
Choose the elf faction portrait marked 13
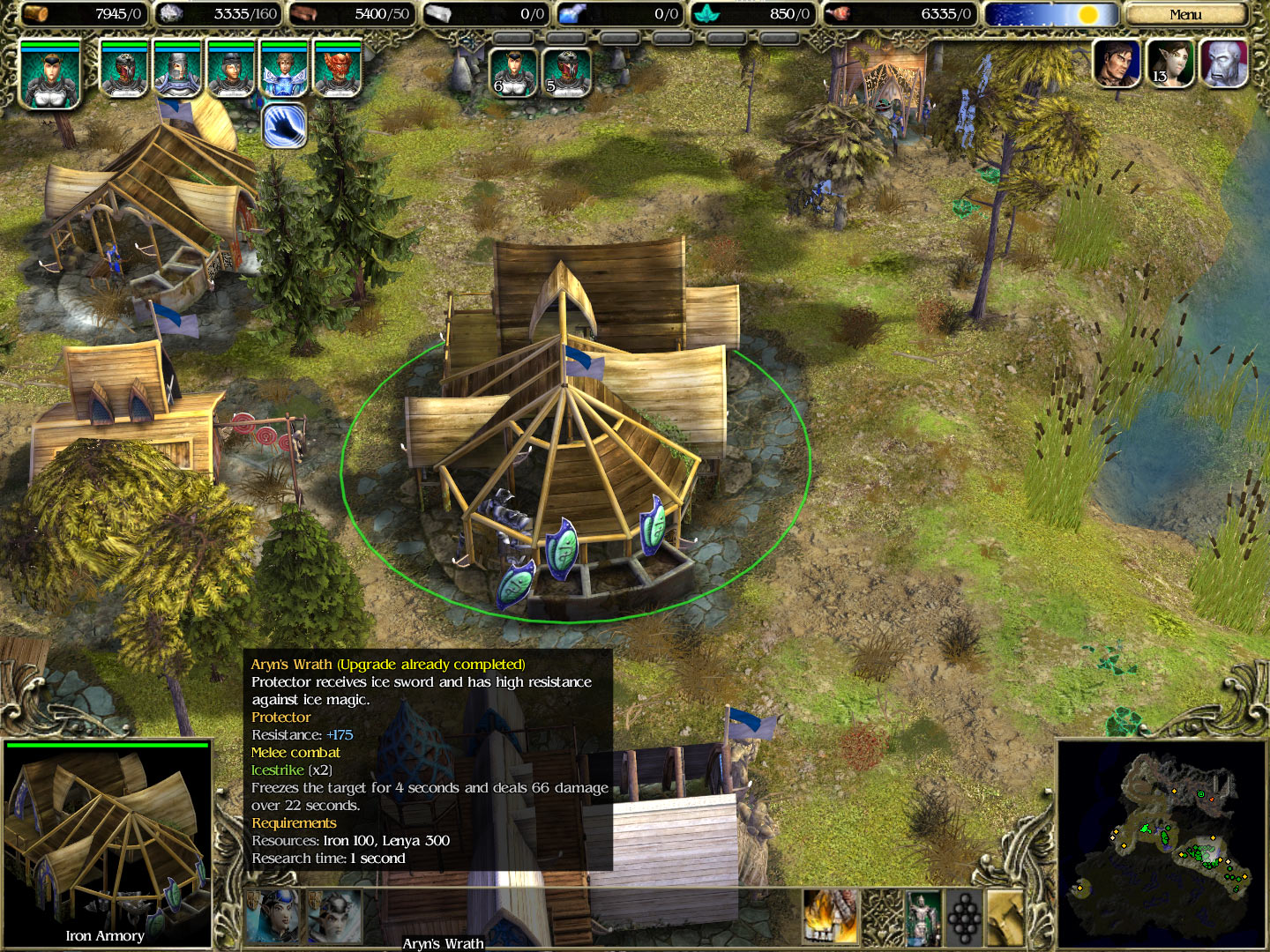tap(1169, 63)
